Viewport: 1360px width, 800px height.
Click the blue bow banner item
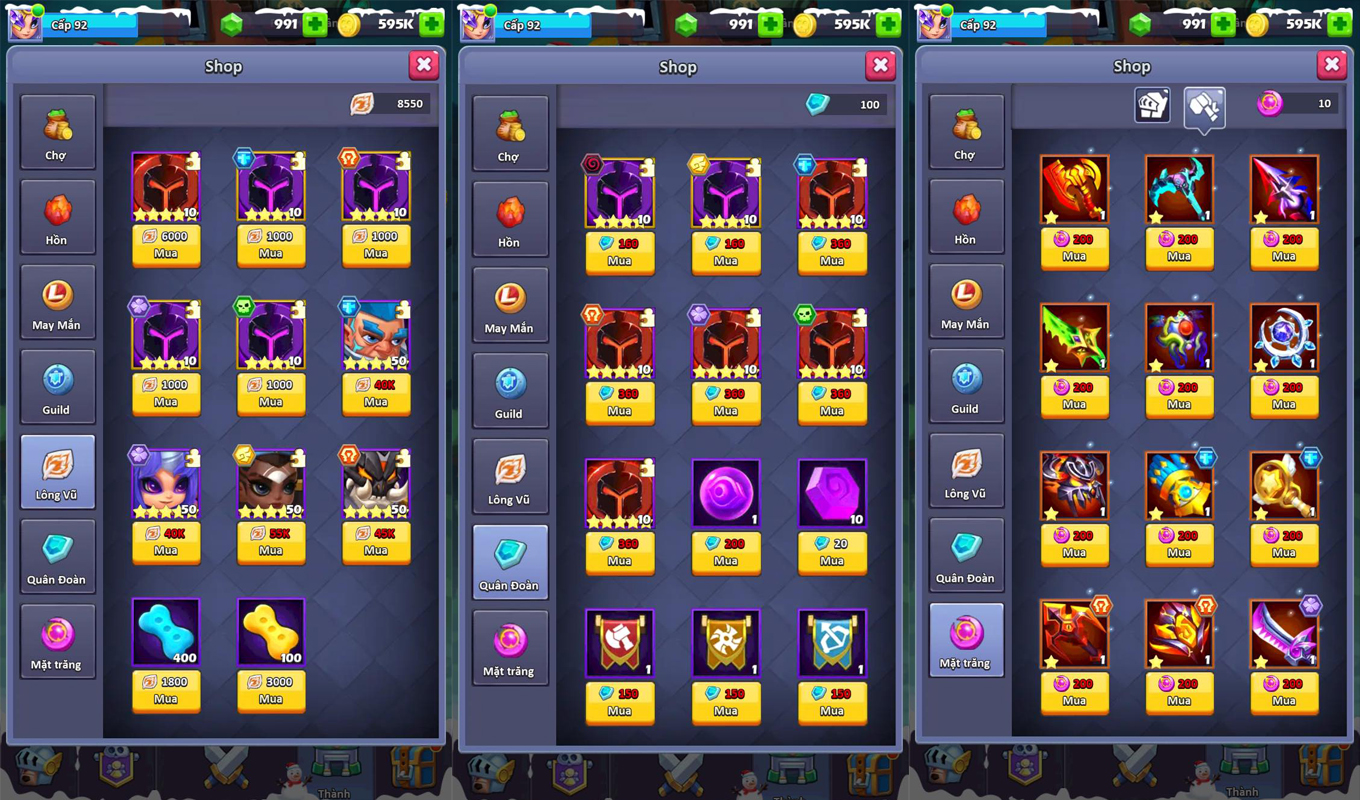831,640
